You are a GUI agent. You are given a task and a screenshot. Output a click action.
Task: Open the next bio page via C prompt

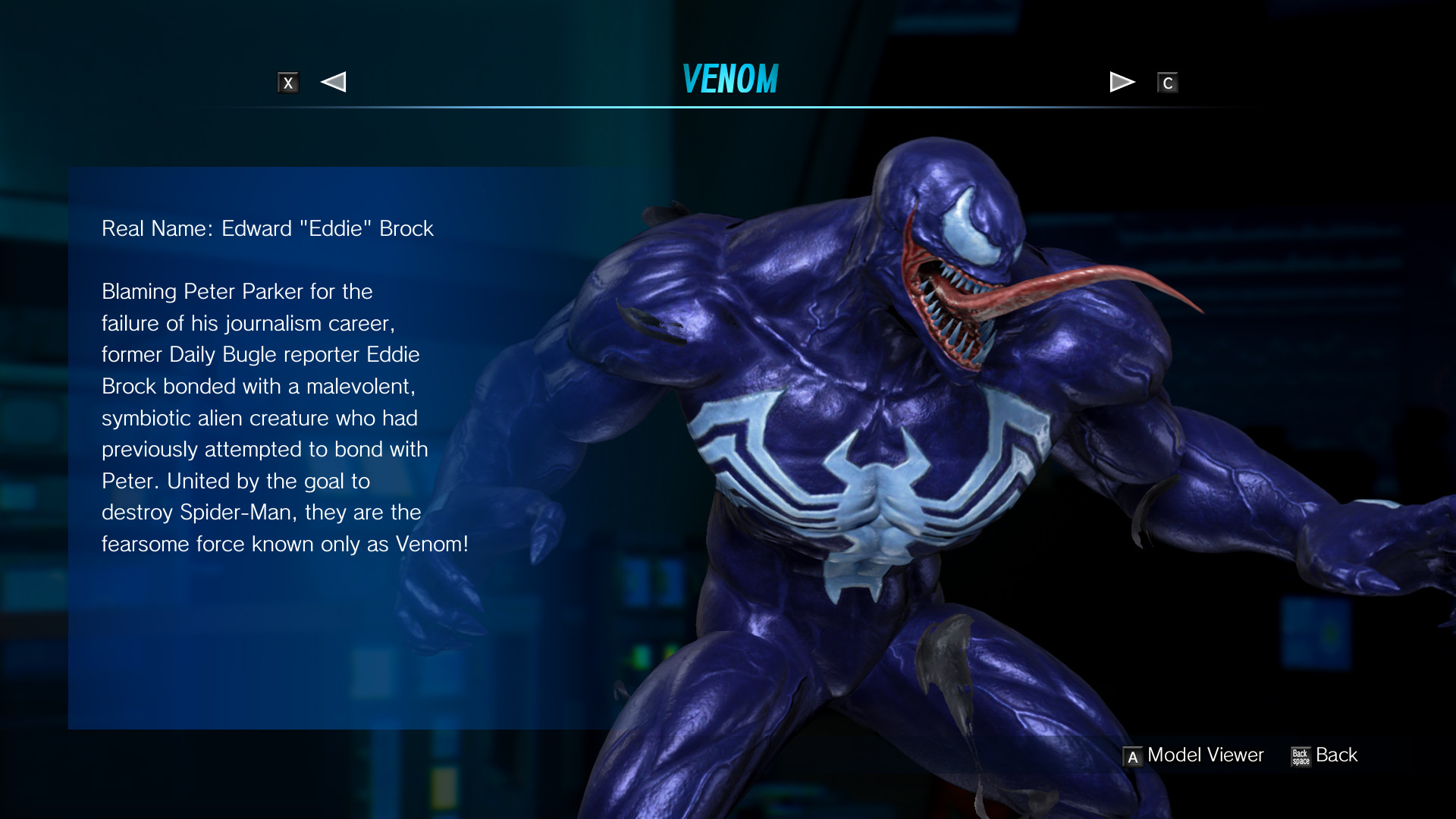coord(1168,83)
